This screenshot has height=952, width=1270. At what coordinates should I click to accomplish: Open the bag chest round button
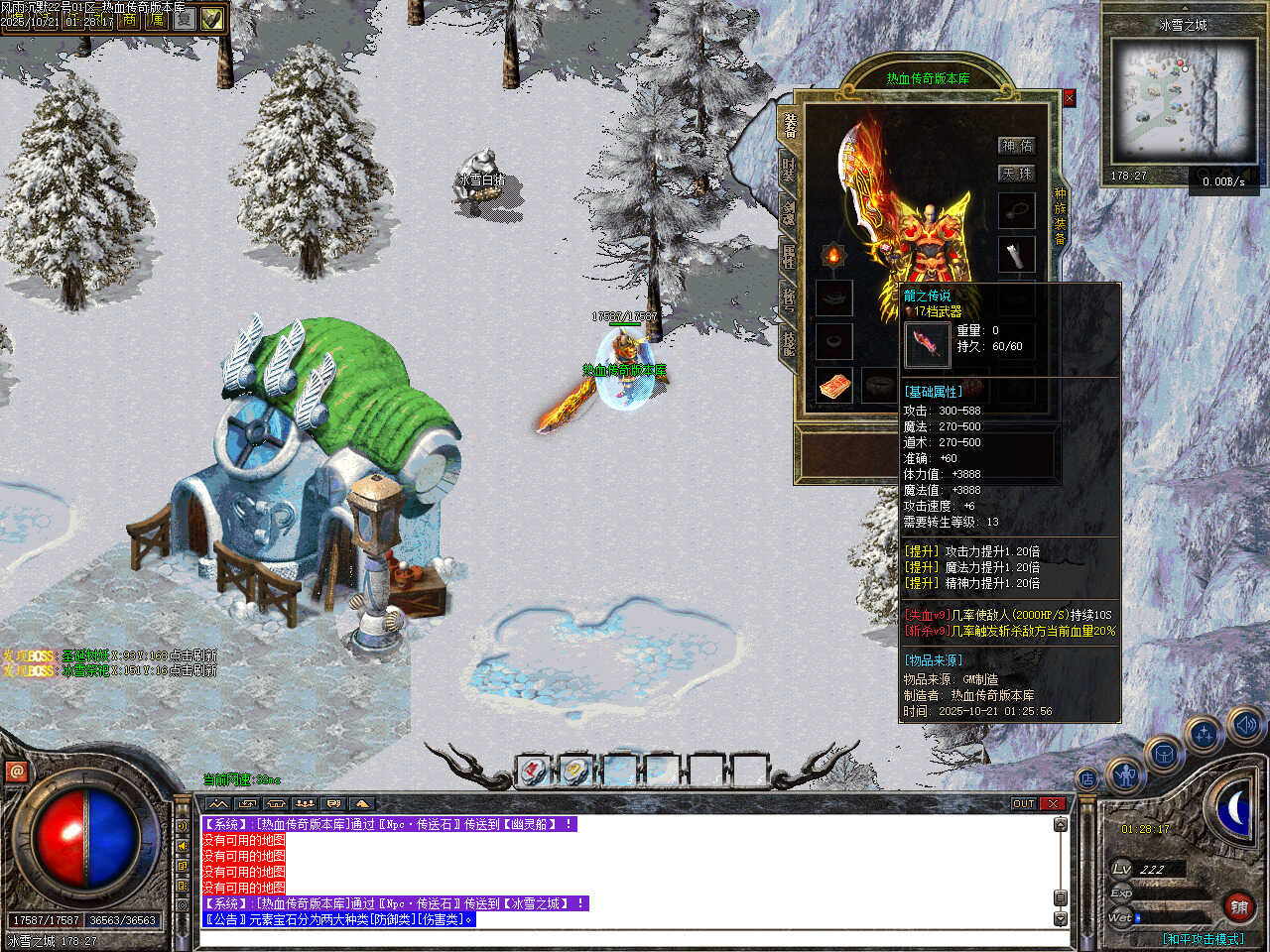coord(1163,755)
